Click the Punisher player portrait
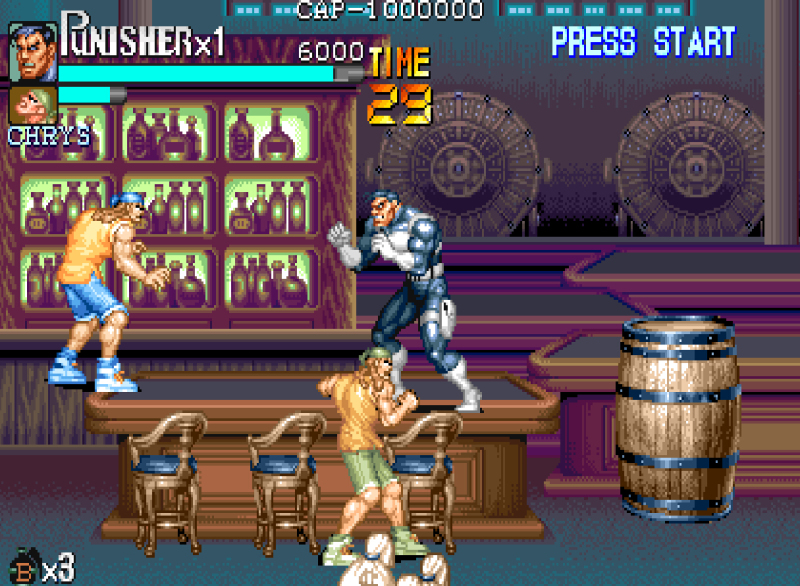The width and height of the screenshot is (800, 586). coord(33,52)
